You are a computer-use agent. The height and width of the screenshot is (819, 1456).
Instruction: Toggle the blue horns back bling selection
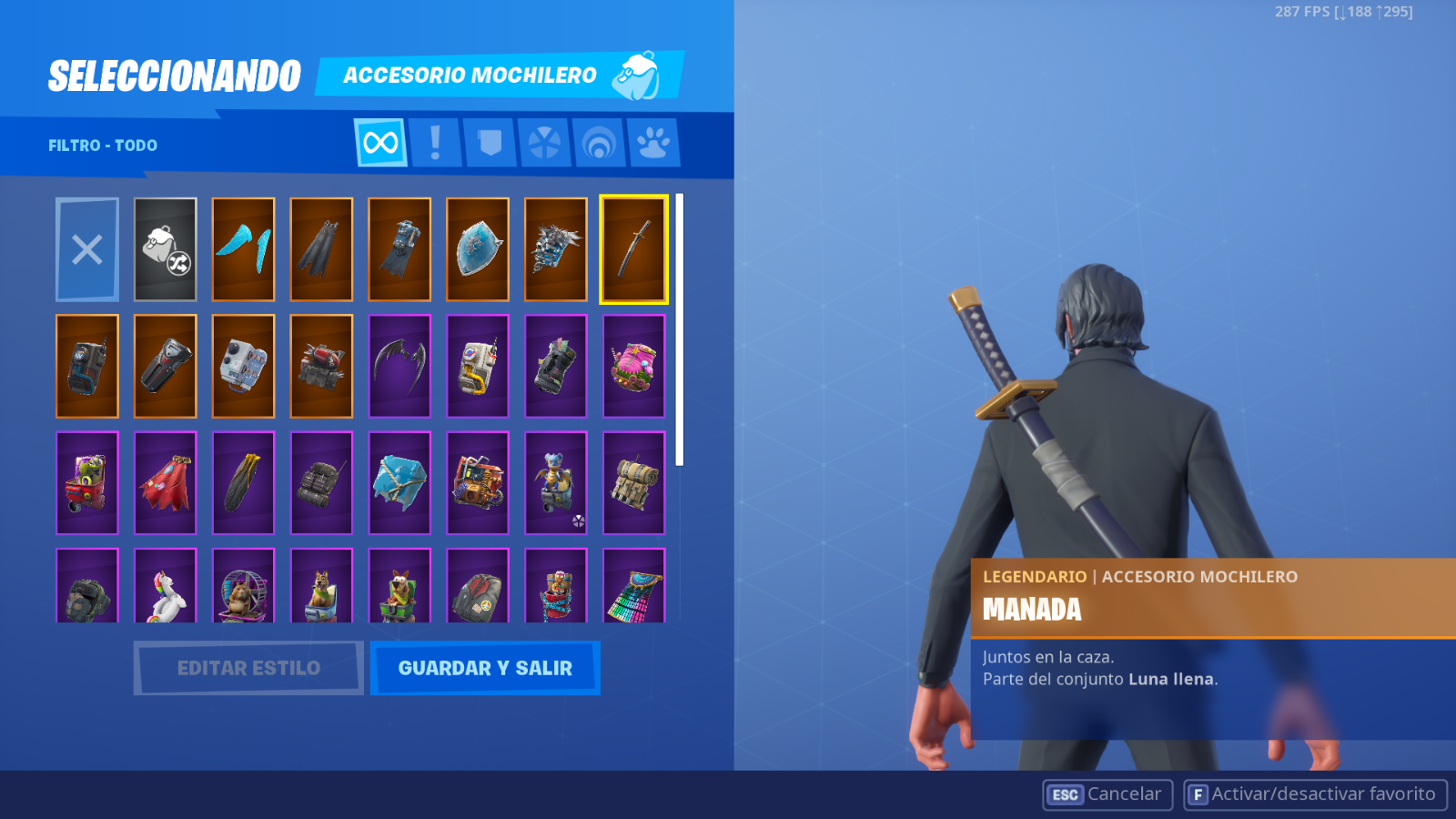click(x=243, y=249)
